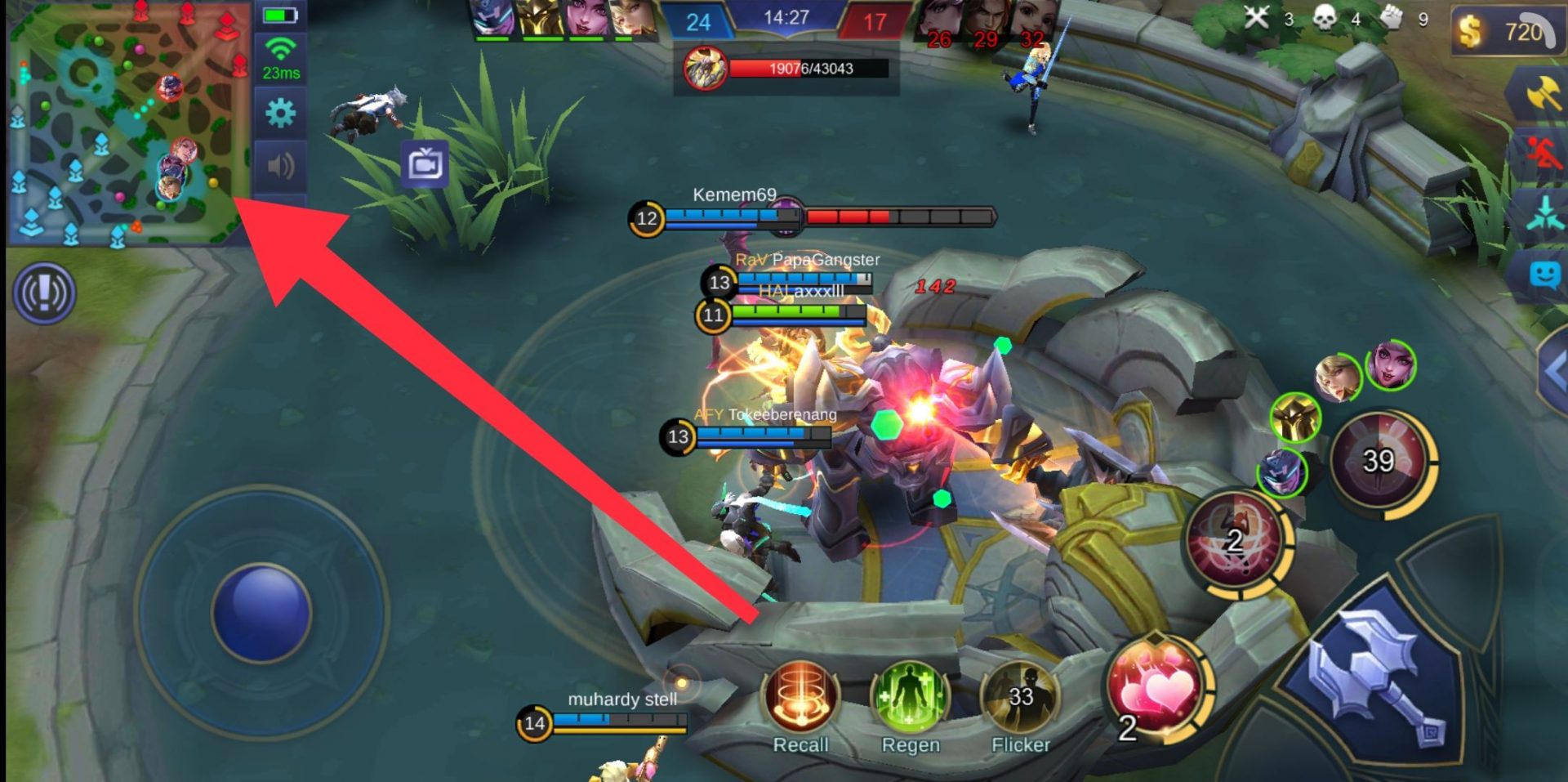Tap the skill on cooldown showing 39
The image size is (1568, 782).
pos(1380,460)
